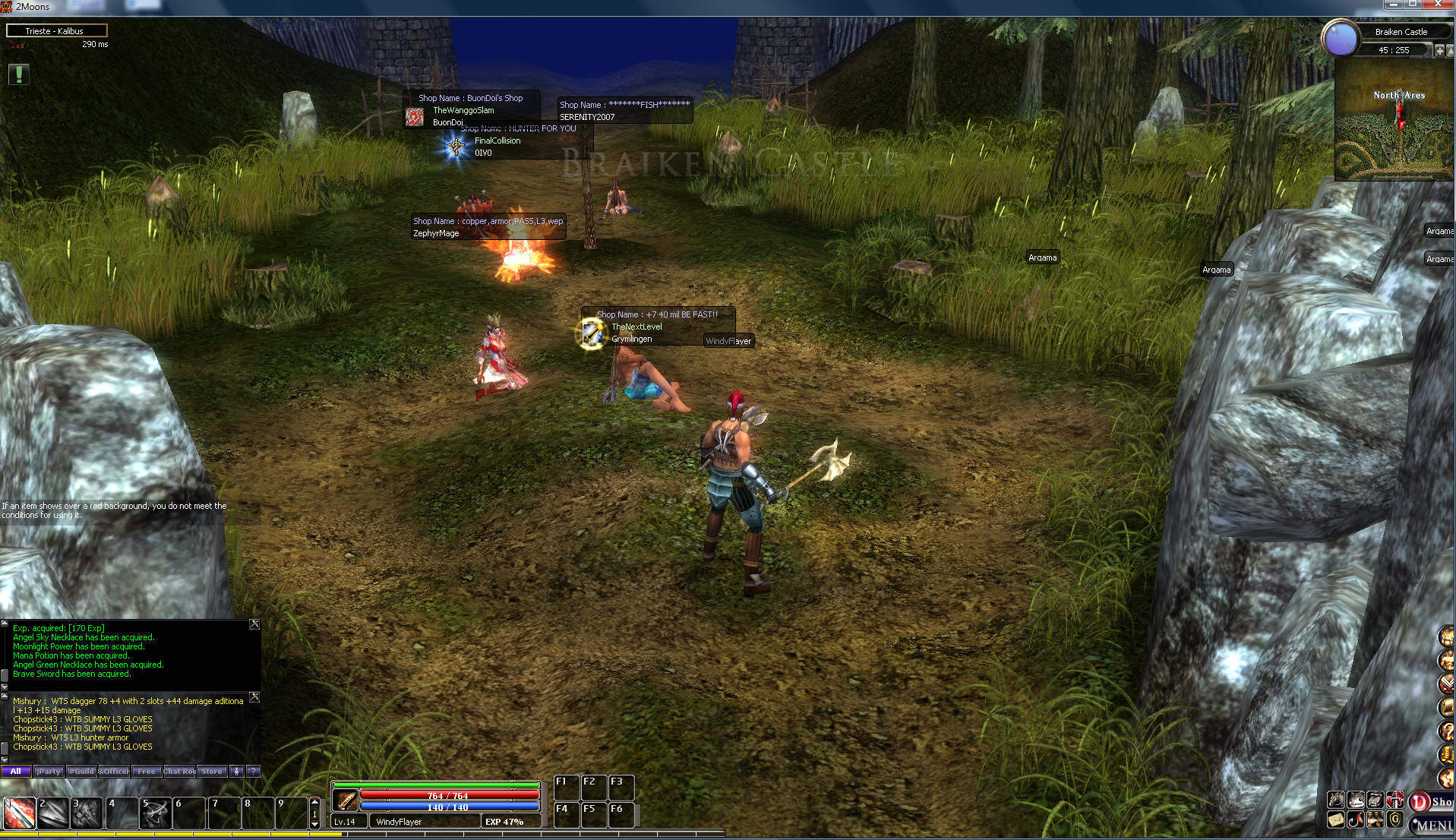Switch chat to the Guild tab
Image resolution: width=1456 pixels, height=840 pixels.
pyautogui.click(x=81, y=771)
